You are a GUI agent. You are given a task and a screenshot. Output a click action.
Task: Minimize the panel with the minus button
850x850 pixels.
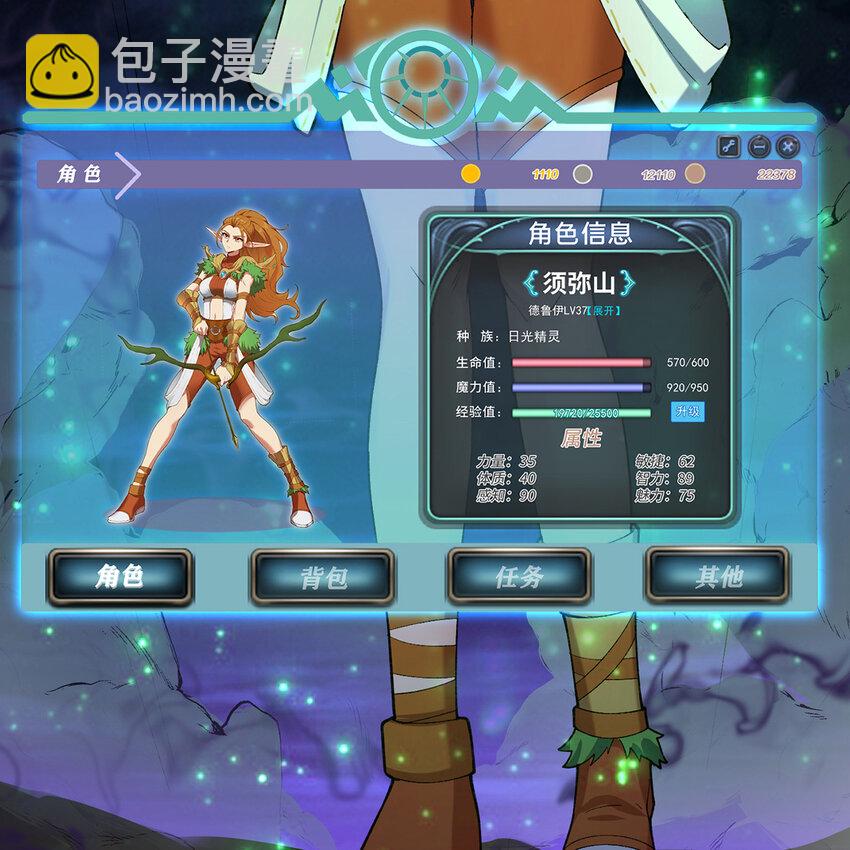[759, 147]
